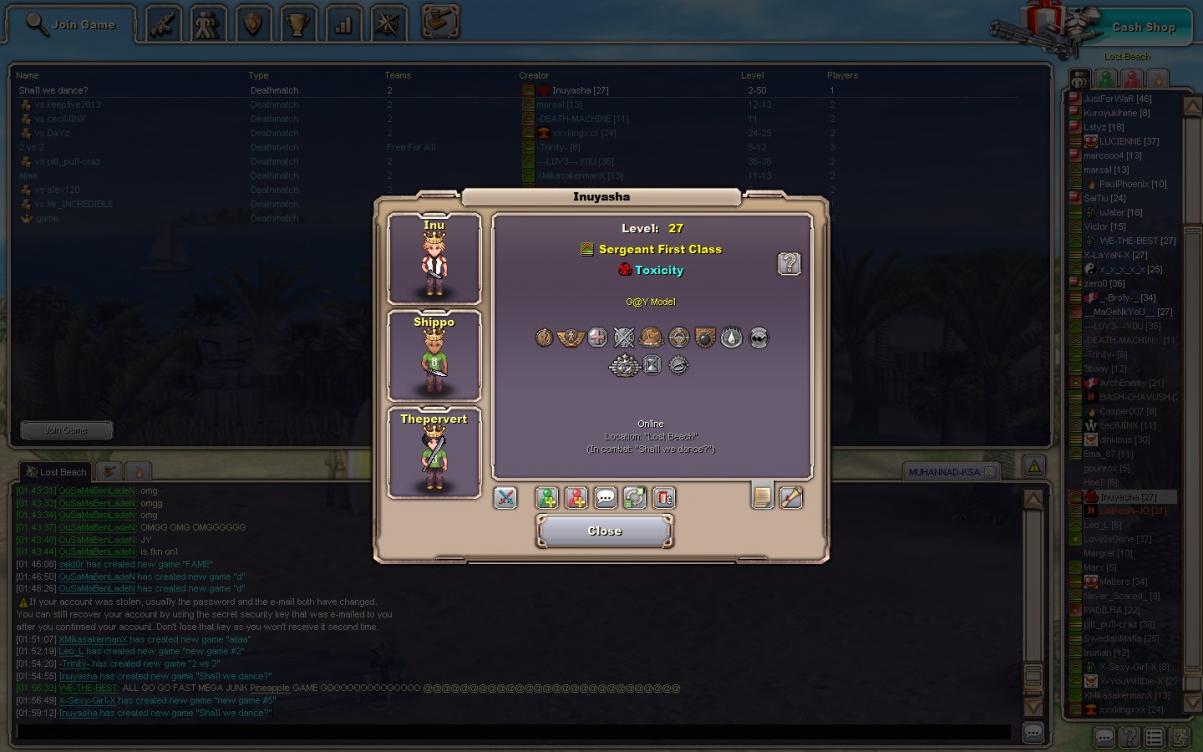Open the rifle weapons tab
This screenshot has height=752, width=1203.
pos(163,24)
